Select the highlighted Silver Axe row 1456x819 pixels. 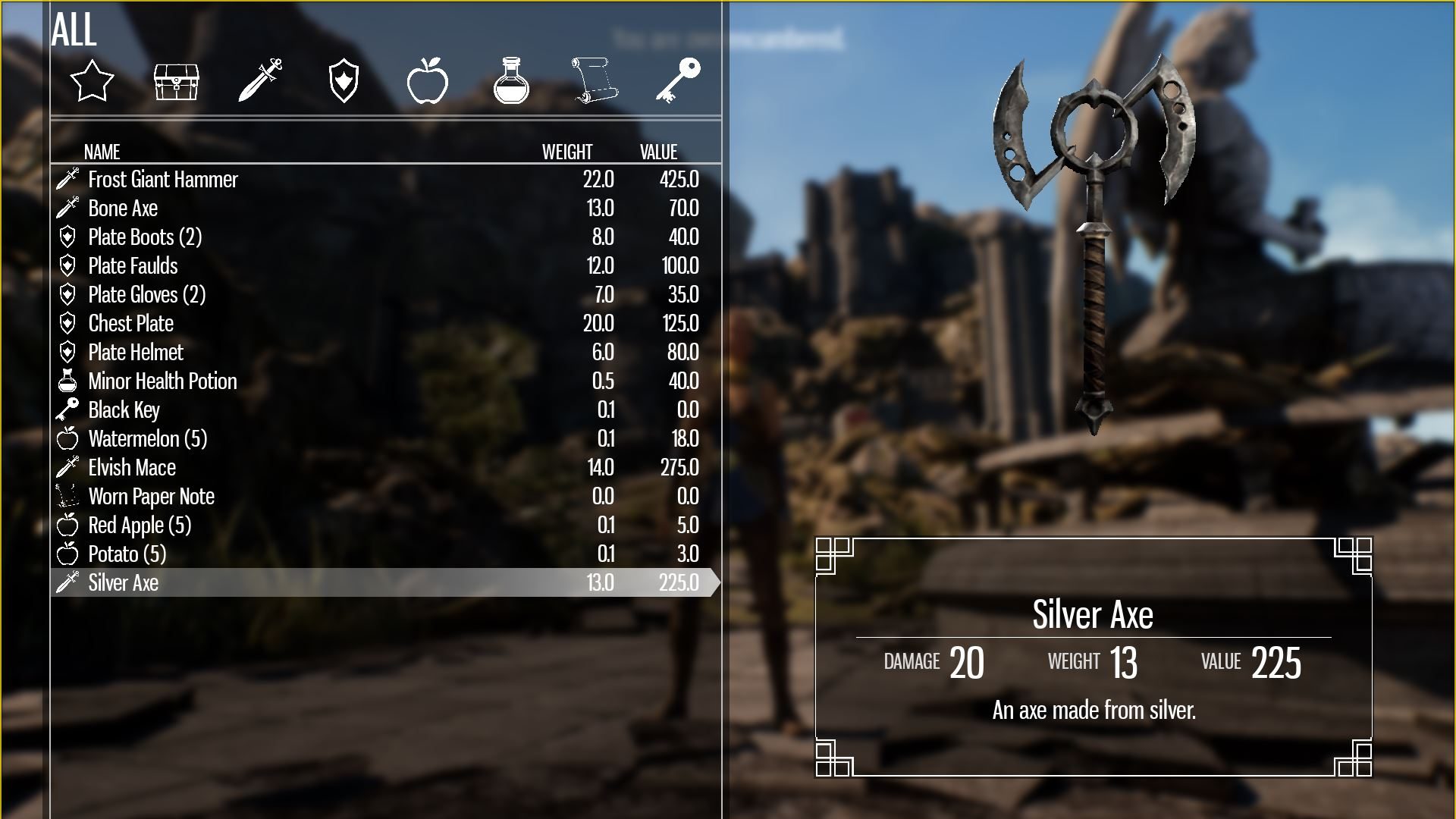[x=124, y=583]
